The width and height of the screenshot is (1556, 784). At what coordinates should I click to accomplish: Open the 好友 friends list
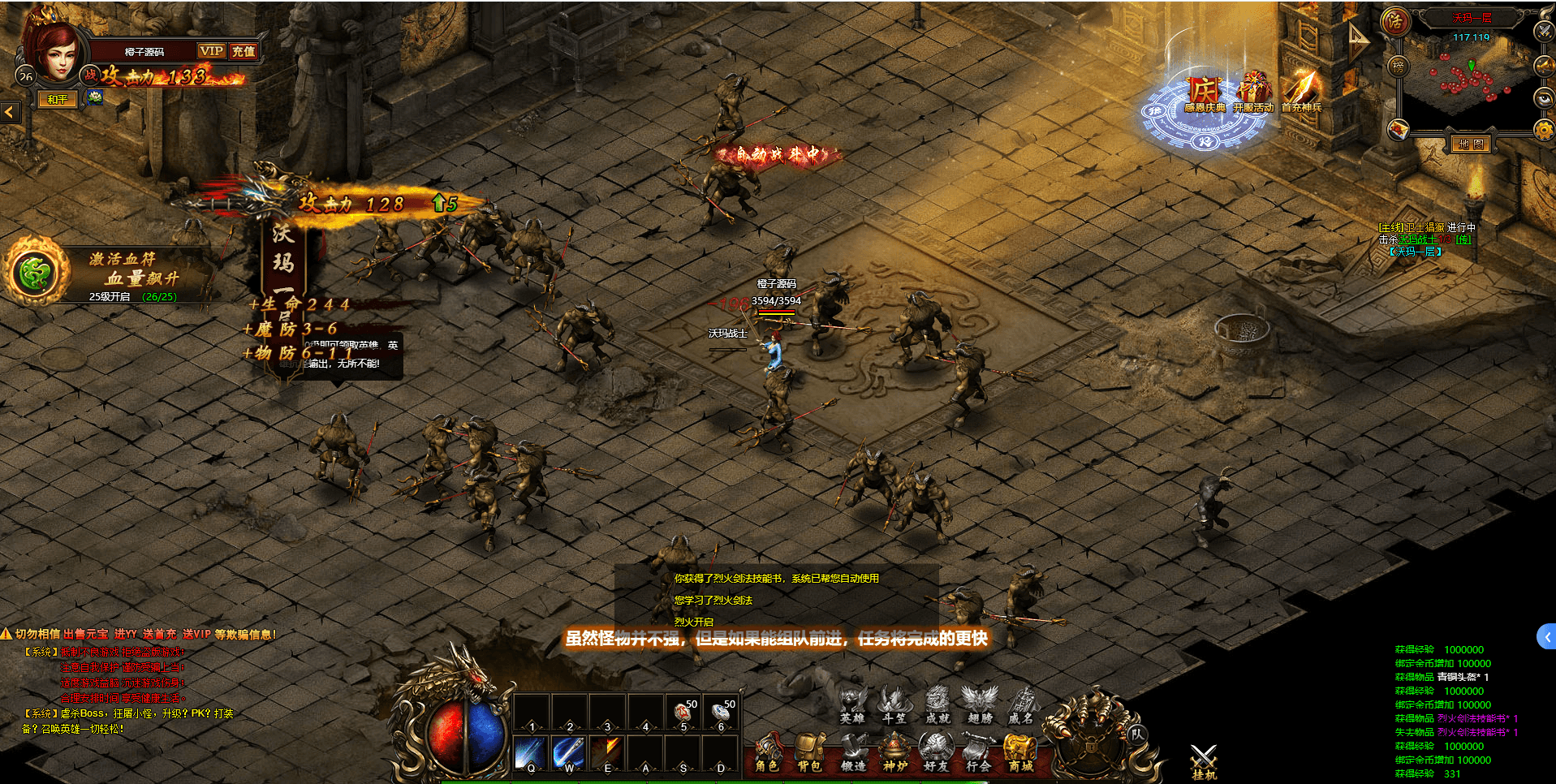coord(936,752)
